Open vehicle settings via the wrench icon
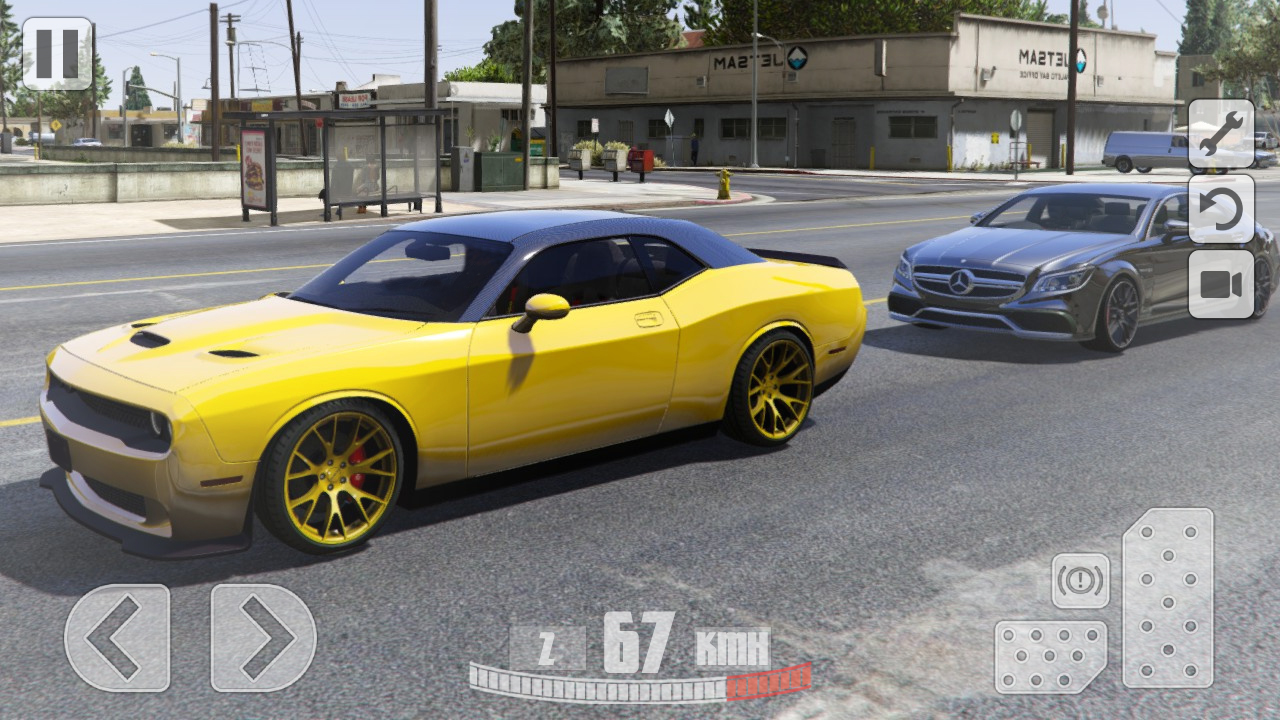1280x720 pixels. [1219, 135]
